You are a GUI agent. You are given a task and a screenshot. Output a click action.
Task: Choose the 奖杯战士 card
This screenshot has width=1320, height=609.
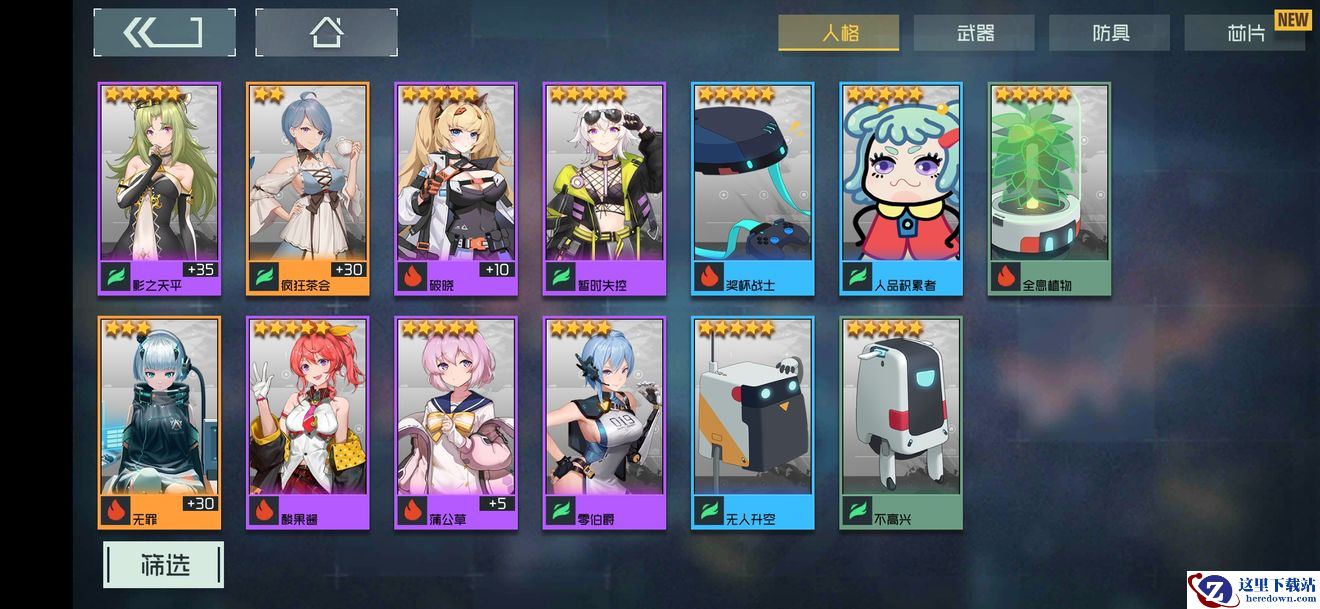click(x=752, y=188)
